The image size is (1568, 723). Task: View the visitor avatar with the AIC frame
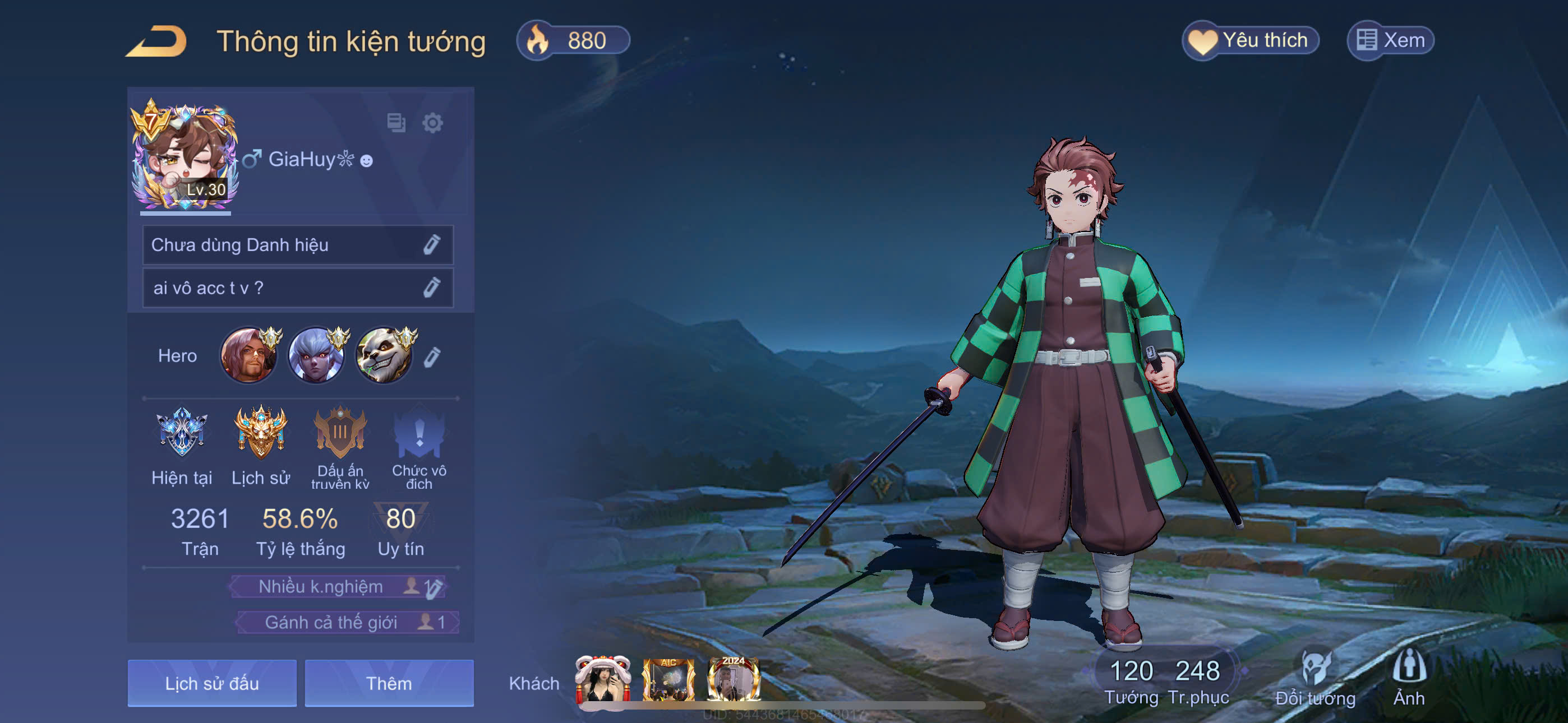click(668, 680)
